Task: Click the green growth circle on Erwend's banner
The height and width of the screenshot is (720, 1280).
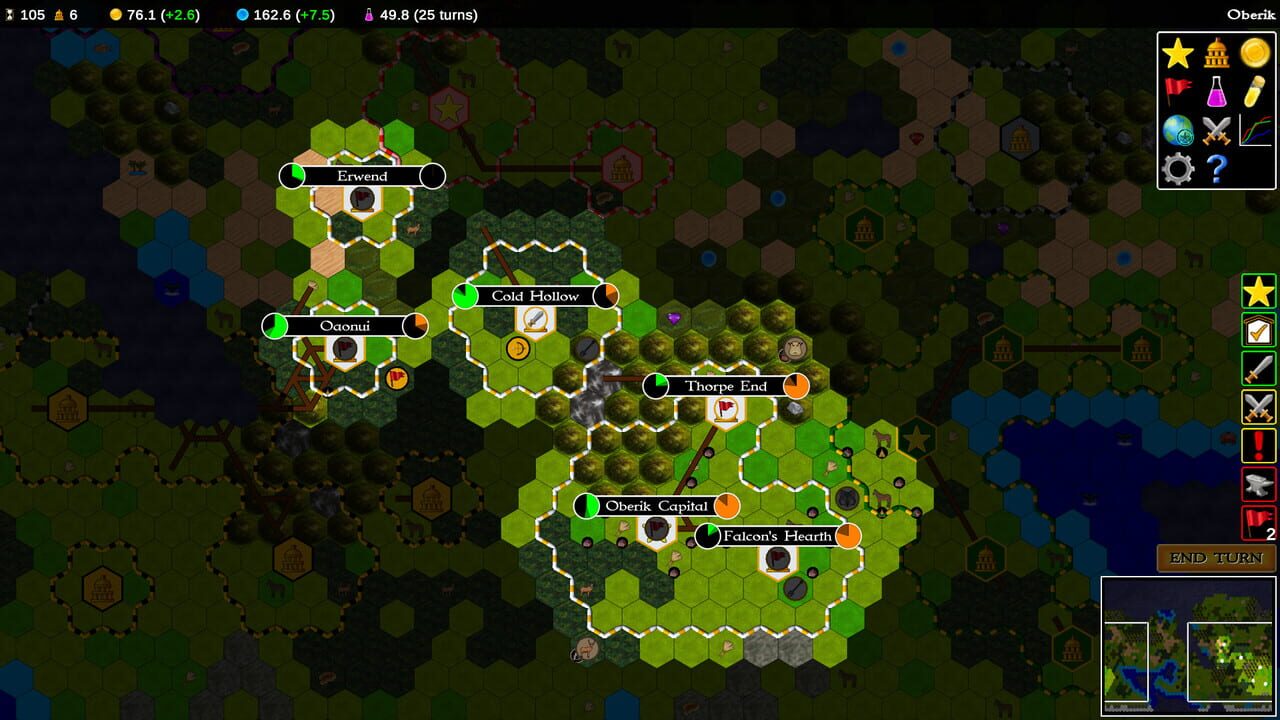Action: pyautogui.click(x=292, y=176)
